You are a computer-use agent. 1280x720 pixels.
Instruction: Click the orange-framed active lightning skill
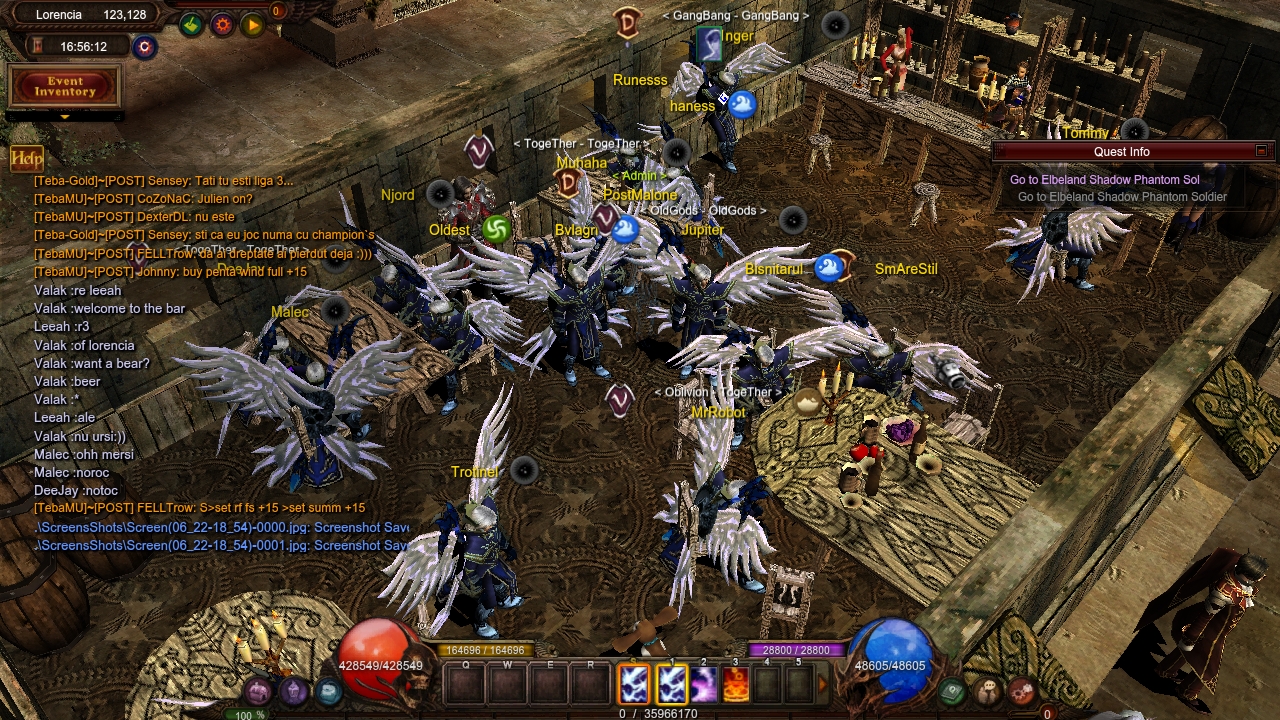(x=634, y=685)
